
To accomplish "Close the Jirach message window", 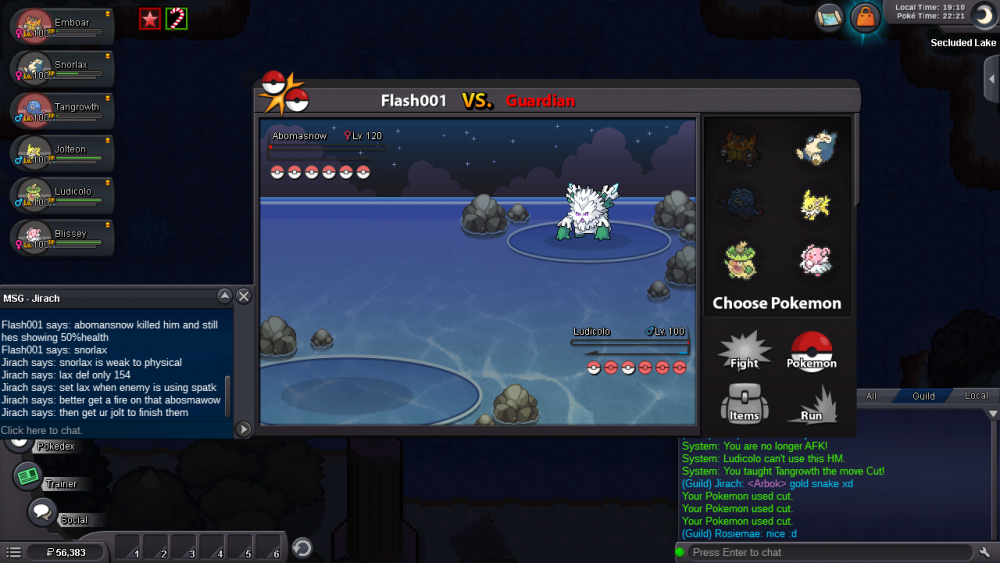I will pyautogui.click(x=244, y=296).
